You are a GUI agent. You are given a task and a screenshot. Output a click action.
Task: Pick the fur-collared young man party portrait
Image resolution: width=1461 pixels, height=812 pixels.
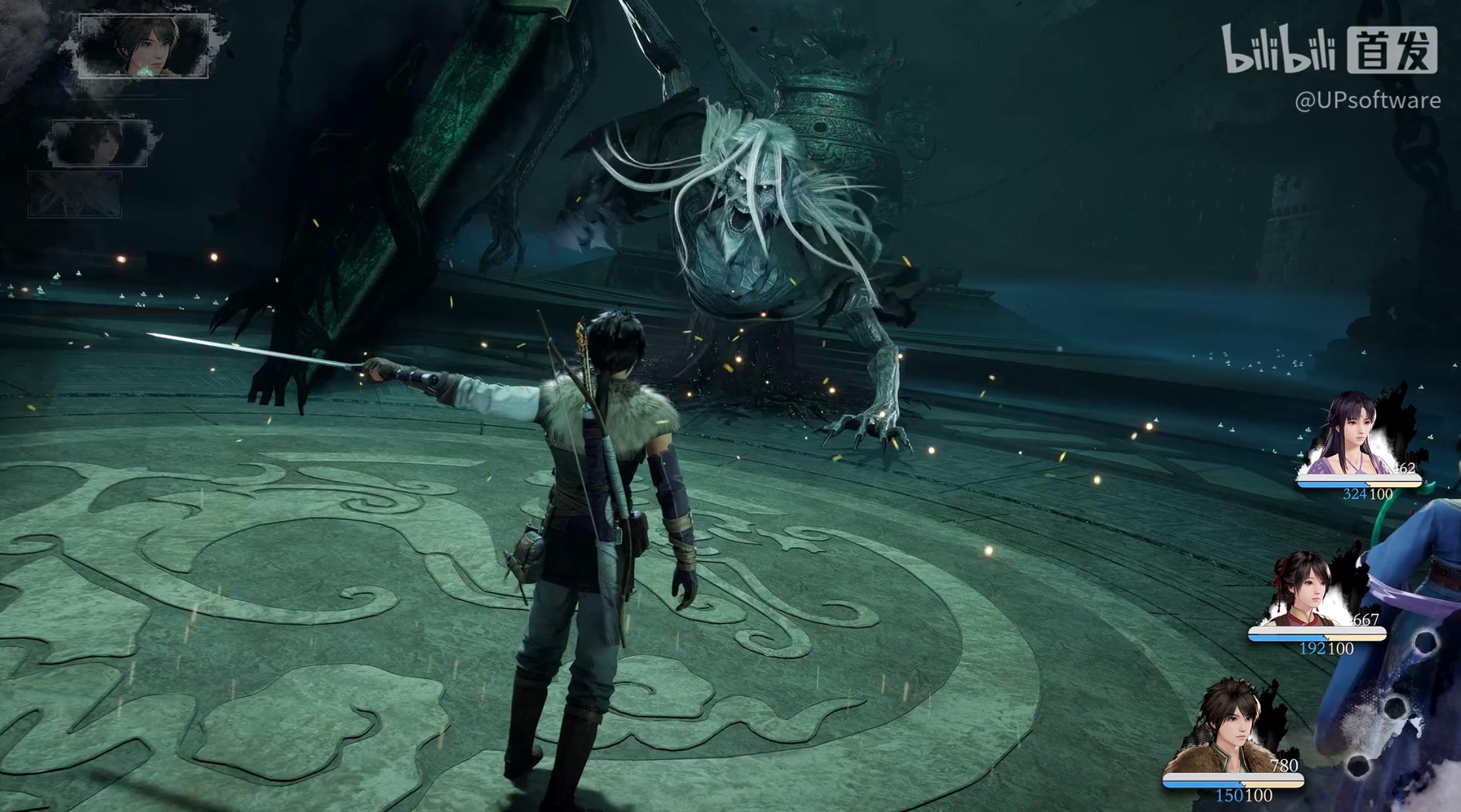click(x=1228, y=727)
